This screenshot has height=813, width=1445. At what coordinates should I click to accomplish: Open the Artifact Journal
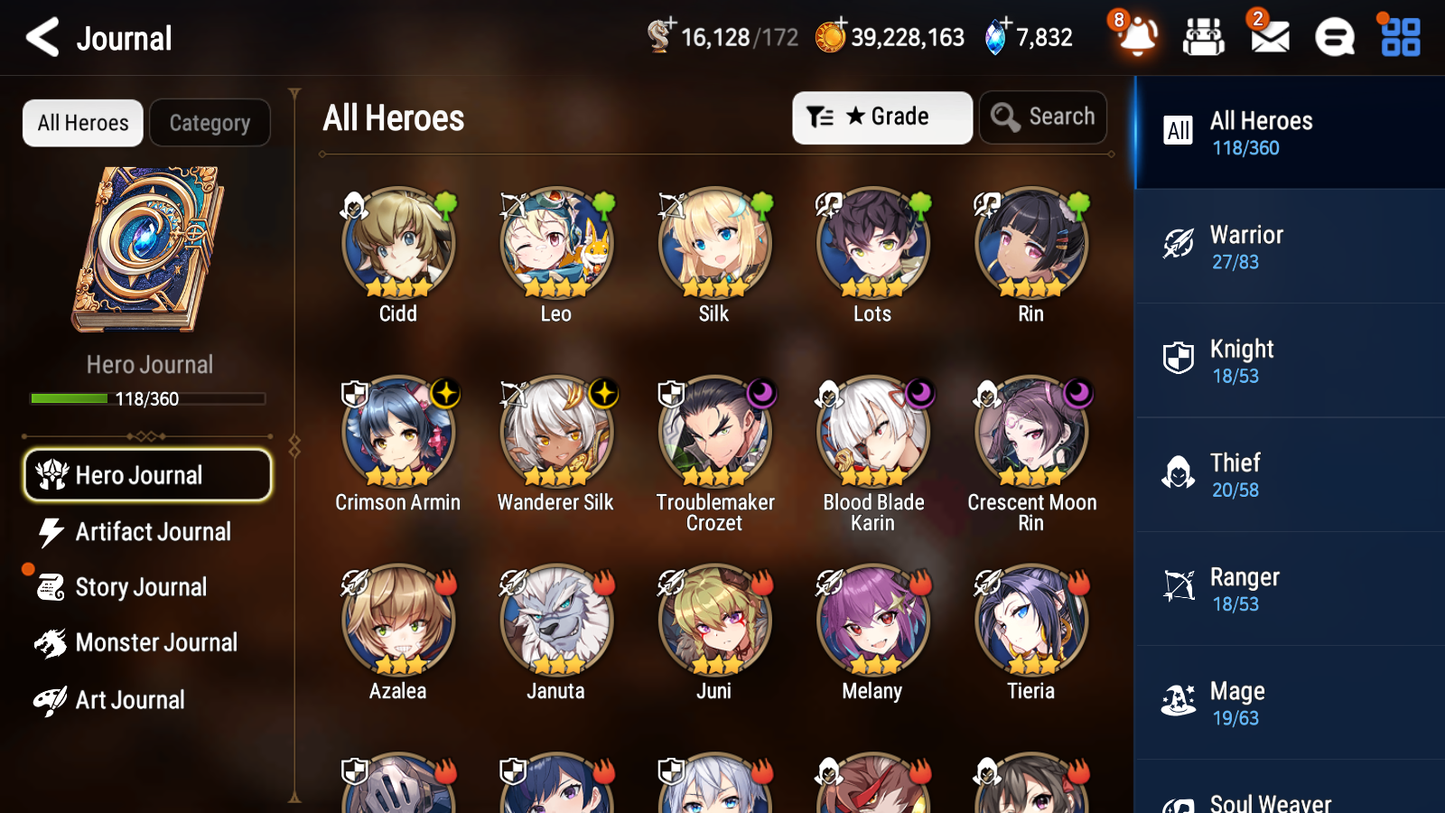[x=147, y=532]
